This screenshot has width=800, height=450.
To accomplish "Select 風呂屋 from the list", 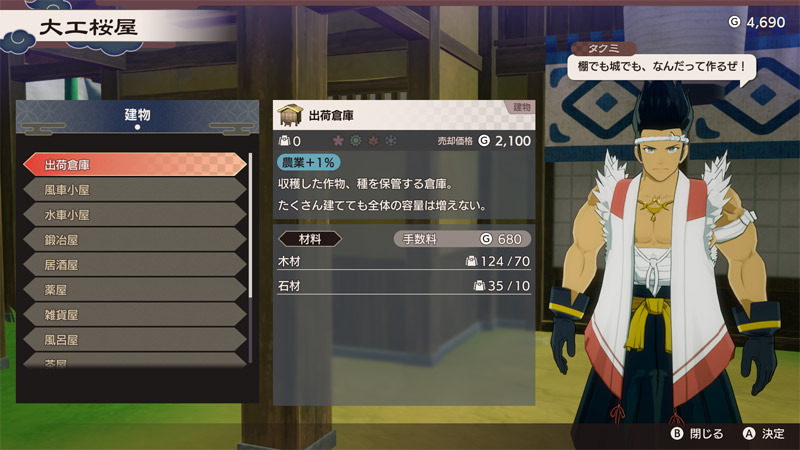I will (x=133, y=340).
